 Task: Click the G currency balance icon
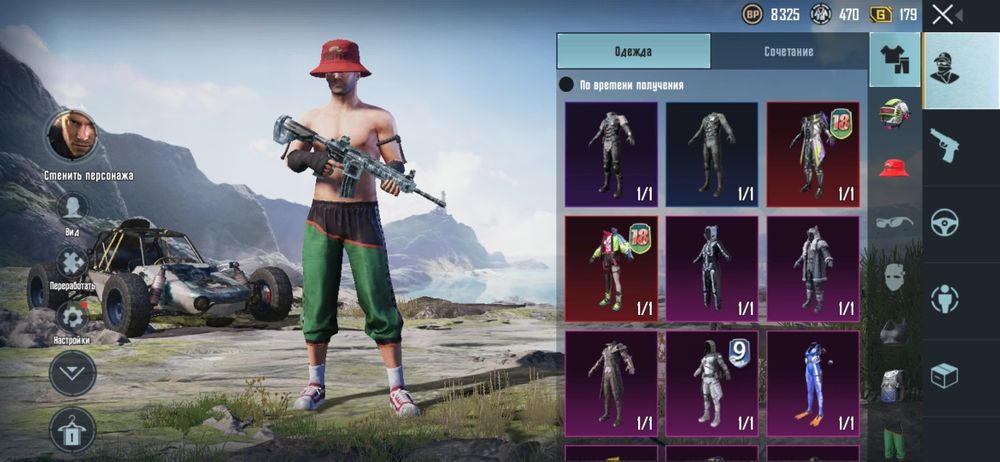point(880,14)
